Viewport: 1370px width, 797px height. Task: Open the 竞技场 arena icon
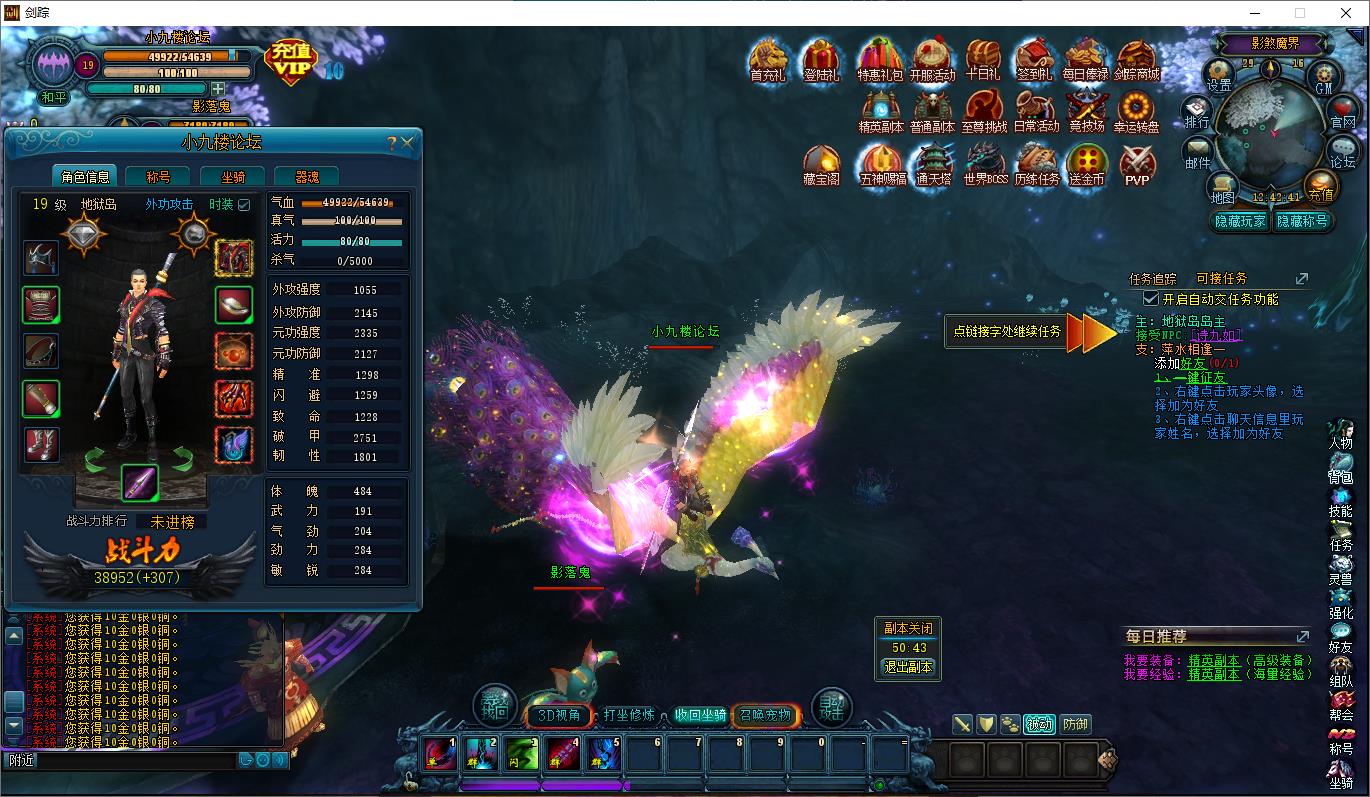click(1086, 112)
